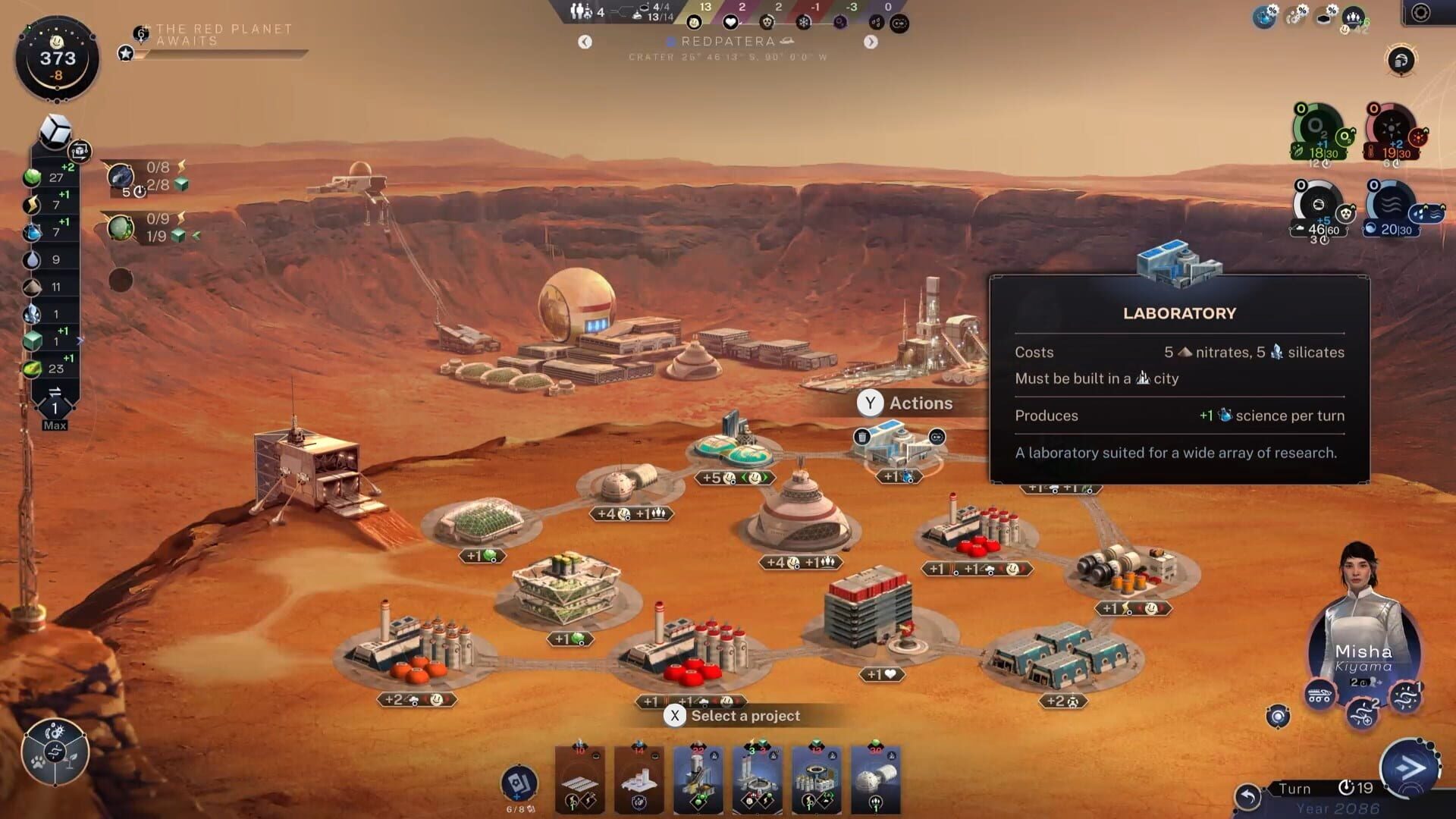Click left chevron to view previous settlement

click(585, 42)
